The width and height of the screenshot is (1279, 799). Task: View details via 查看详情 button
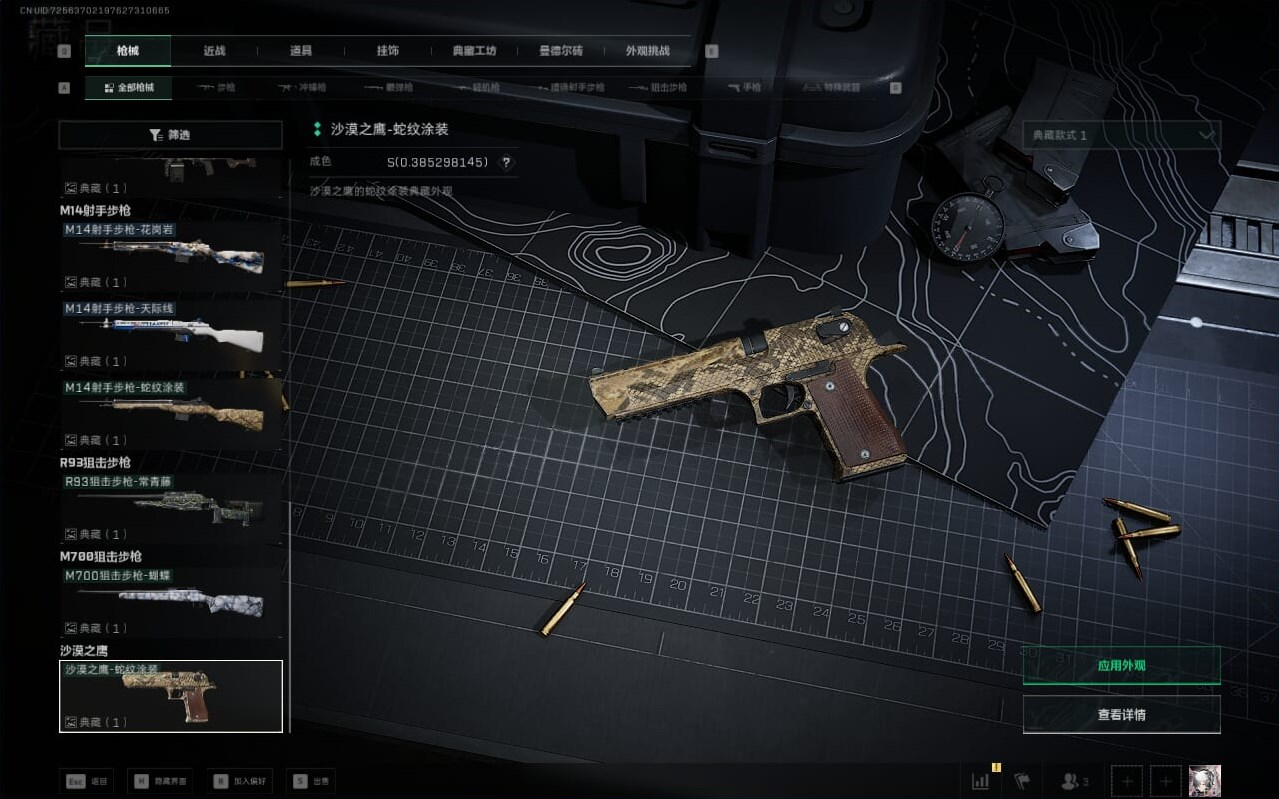(1121, 715)
